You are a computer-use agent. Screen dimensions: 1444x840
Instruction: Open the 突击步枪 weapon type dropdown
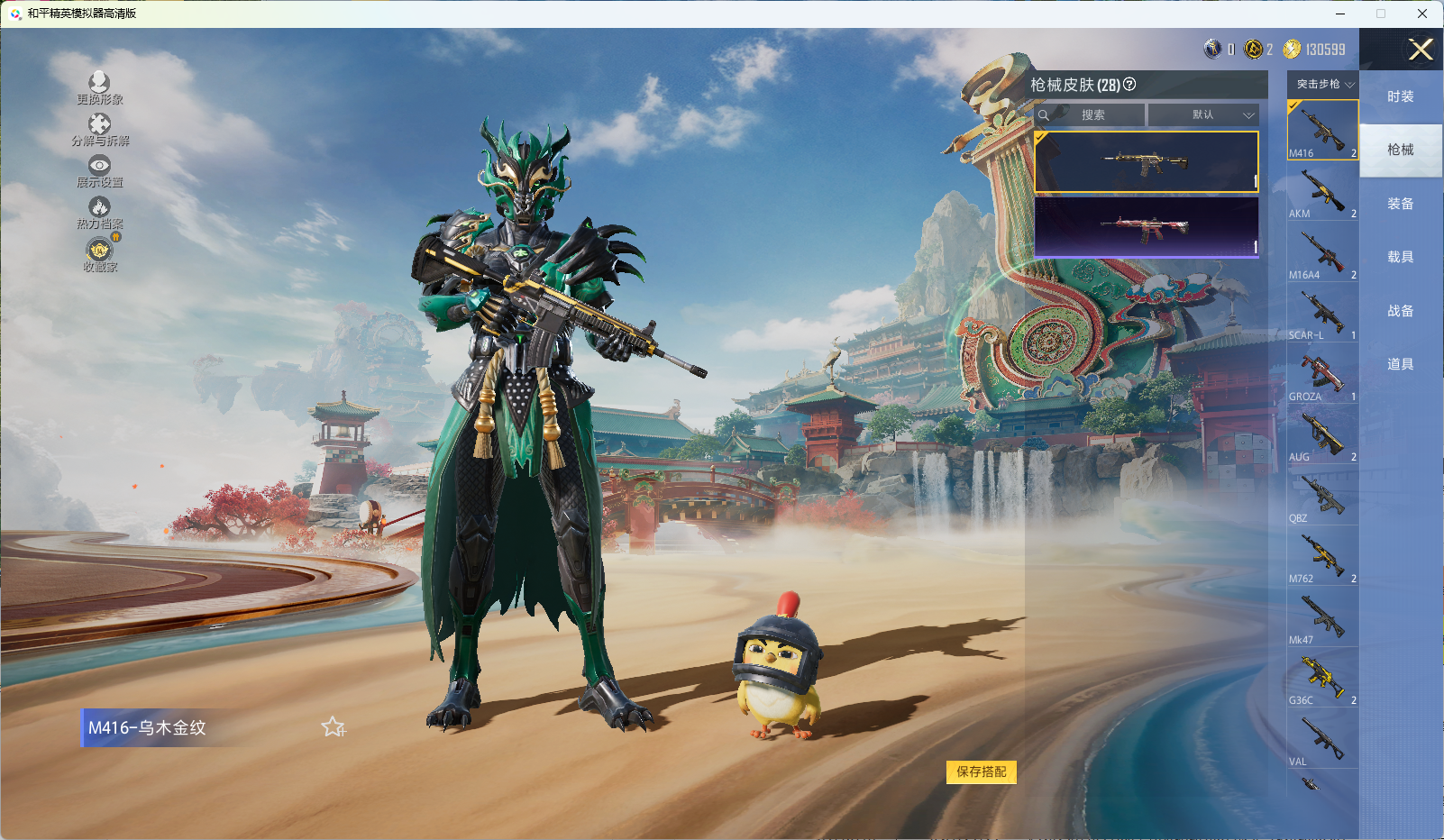pos(1324,84)
